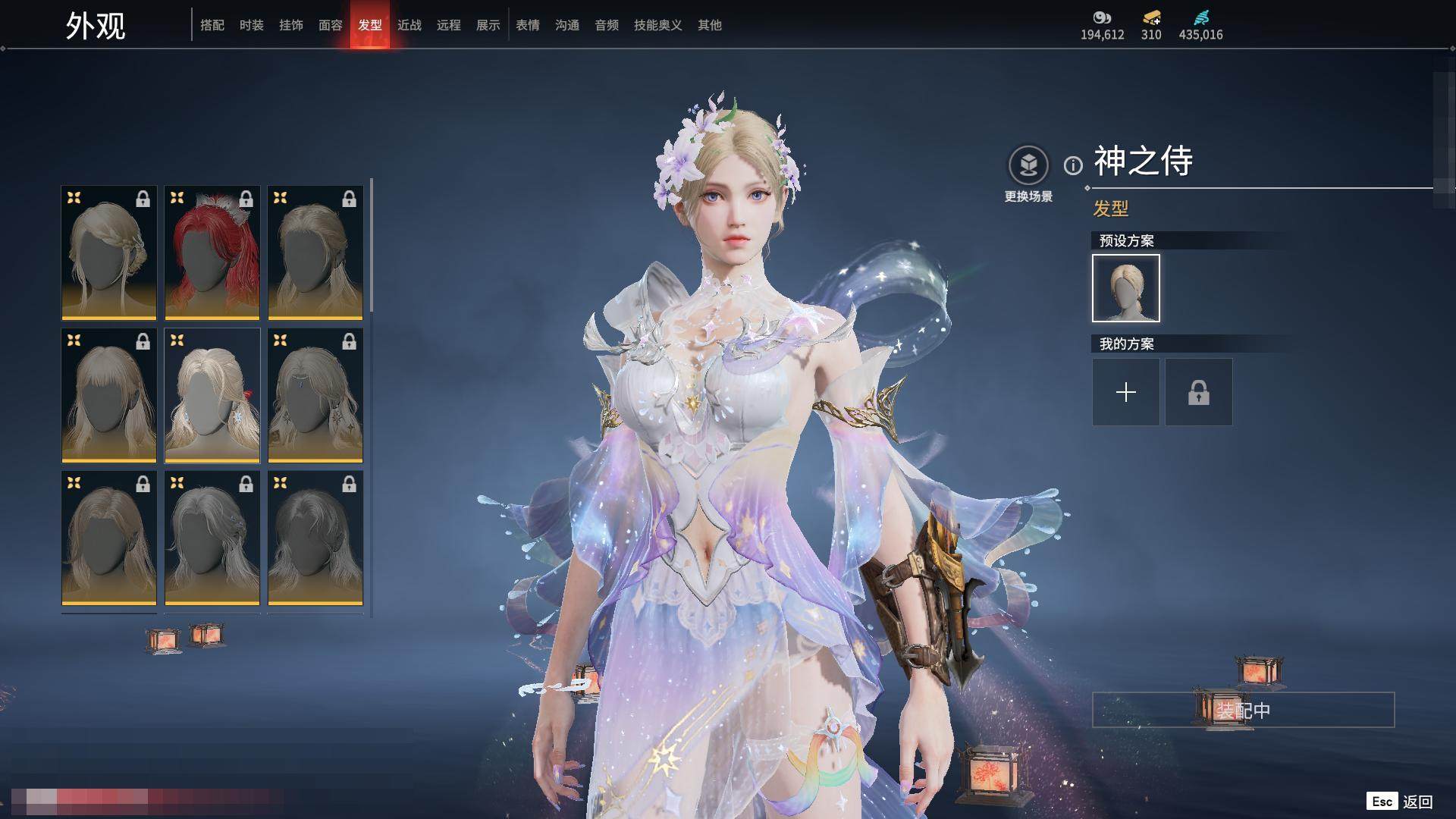Switch to the 音频 audio tab

click(607, 25)
